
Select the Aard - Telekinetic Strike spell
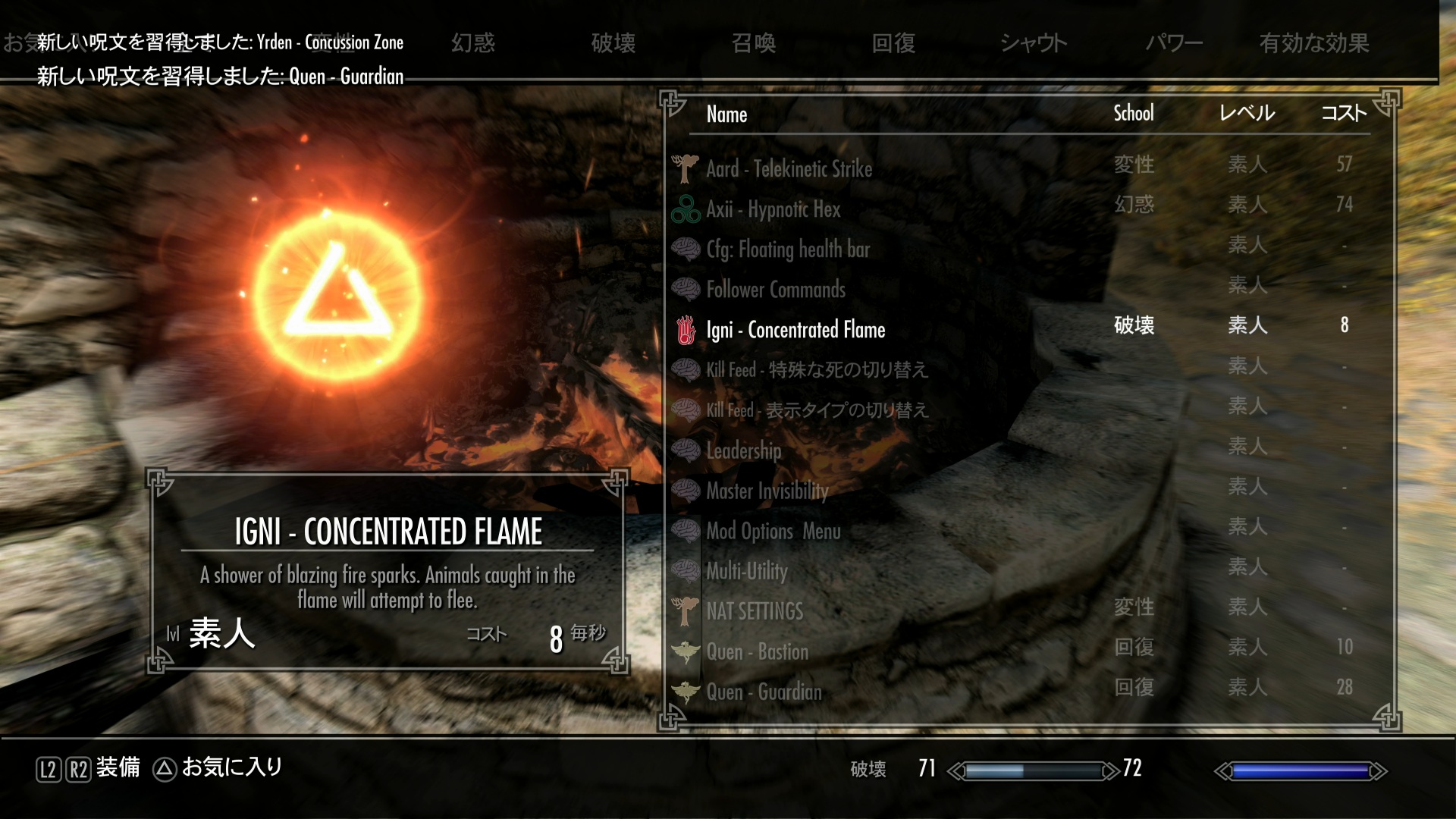click(789, 168)
